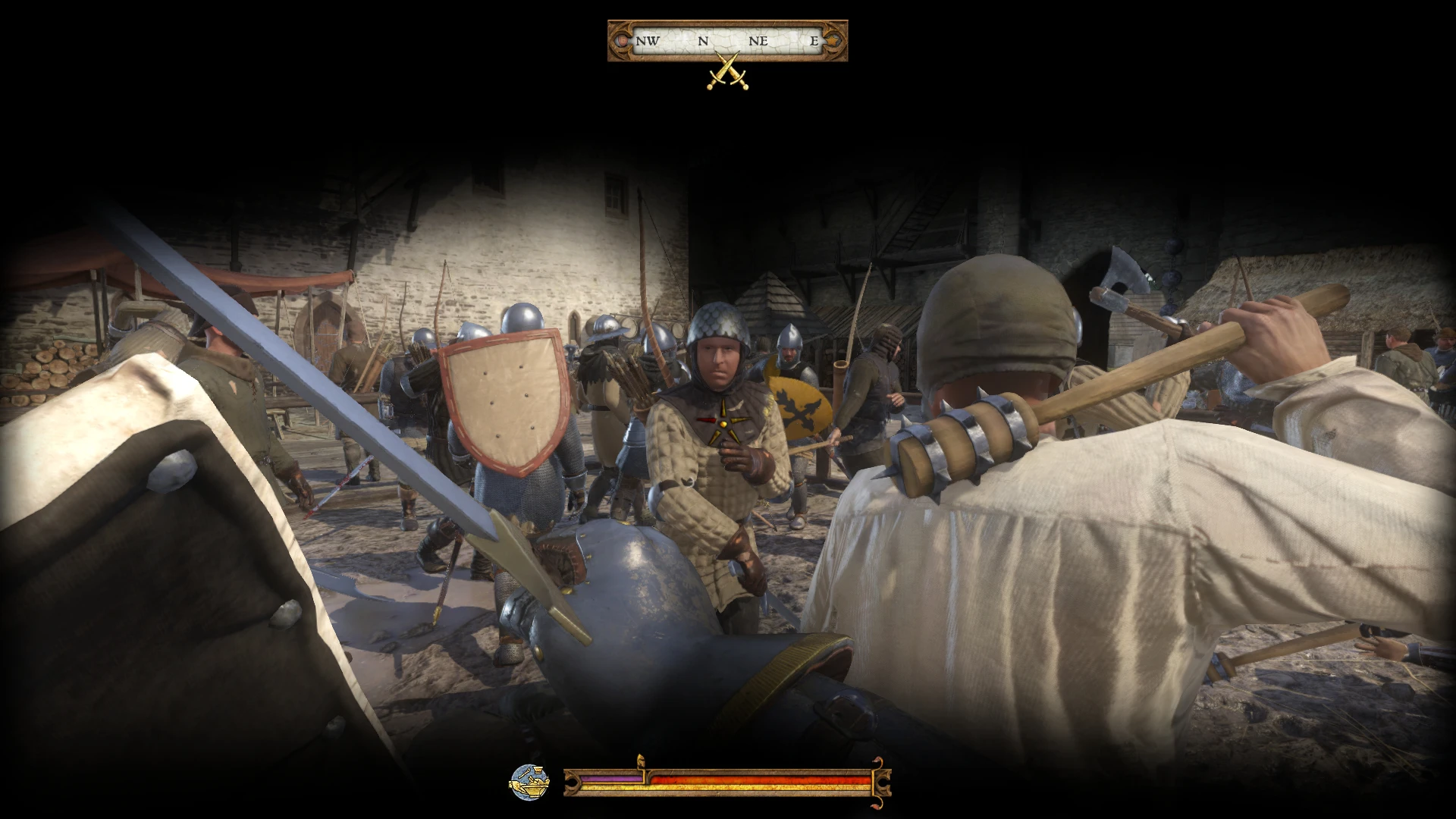Viewport: 1456px width, 819px height.
Task: Click the crossed swords combat indicator below compass
Action: click(x=728, y=71)
